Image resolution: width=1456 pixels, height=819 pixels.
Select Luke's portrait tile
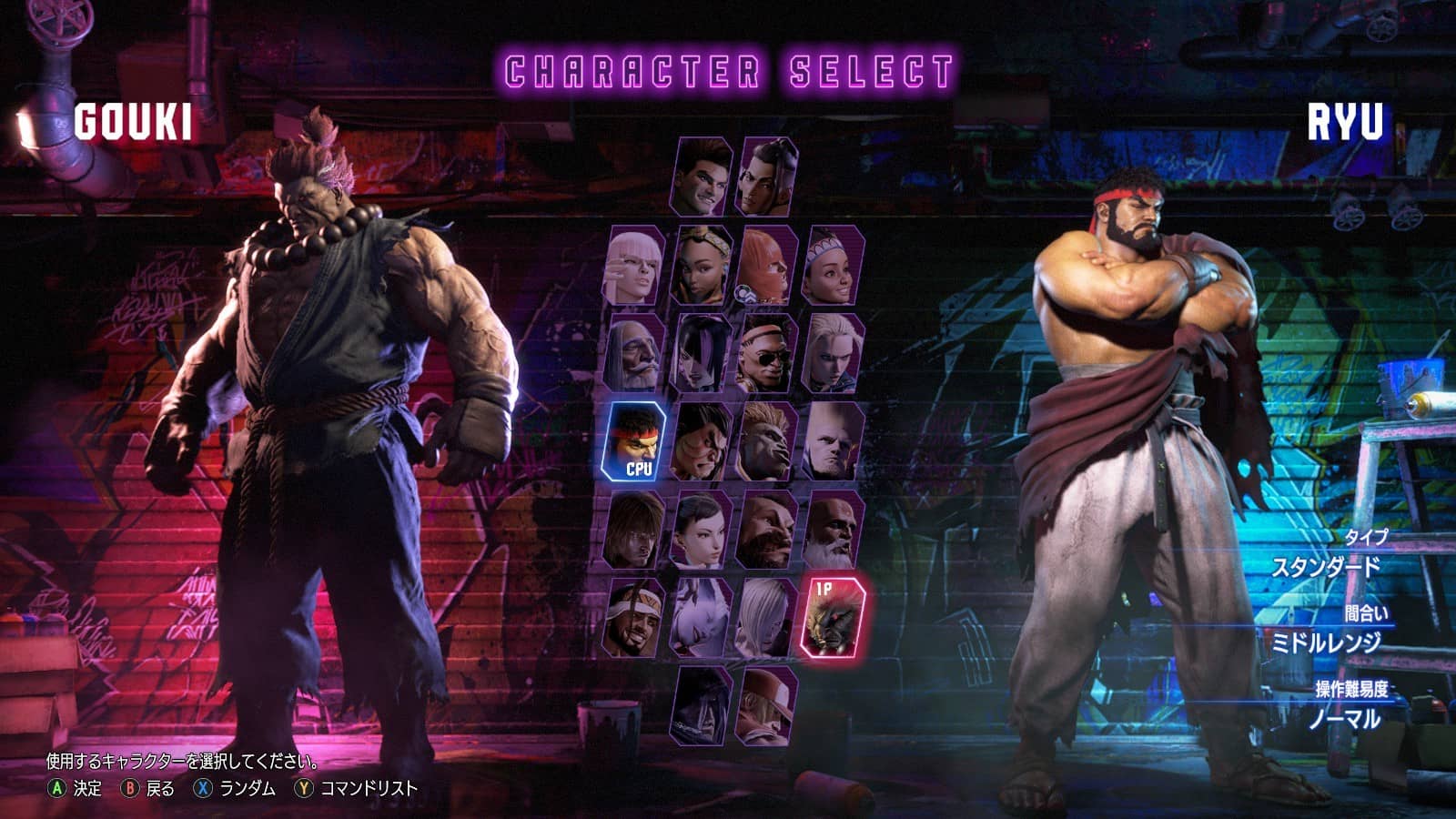703,177
